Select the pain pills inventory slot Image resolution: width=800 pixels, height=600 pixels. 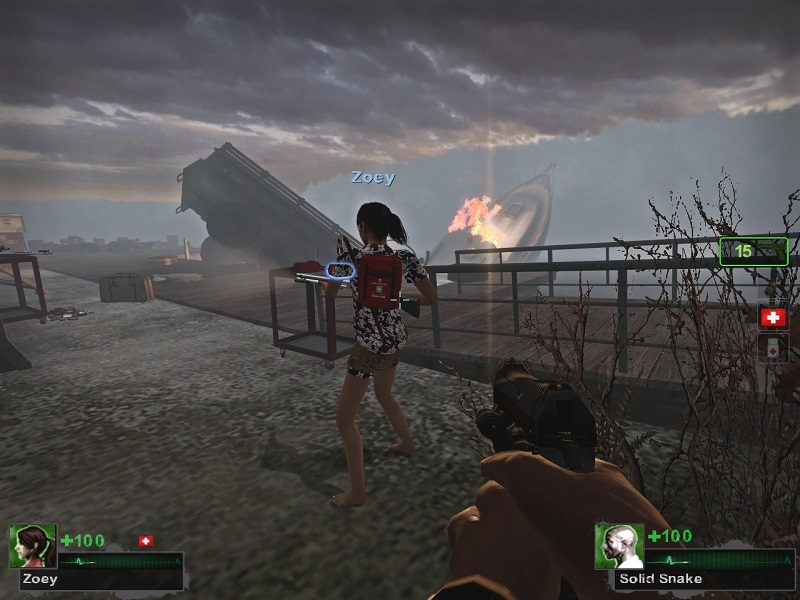coord(773,347)
